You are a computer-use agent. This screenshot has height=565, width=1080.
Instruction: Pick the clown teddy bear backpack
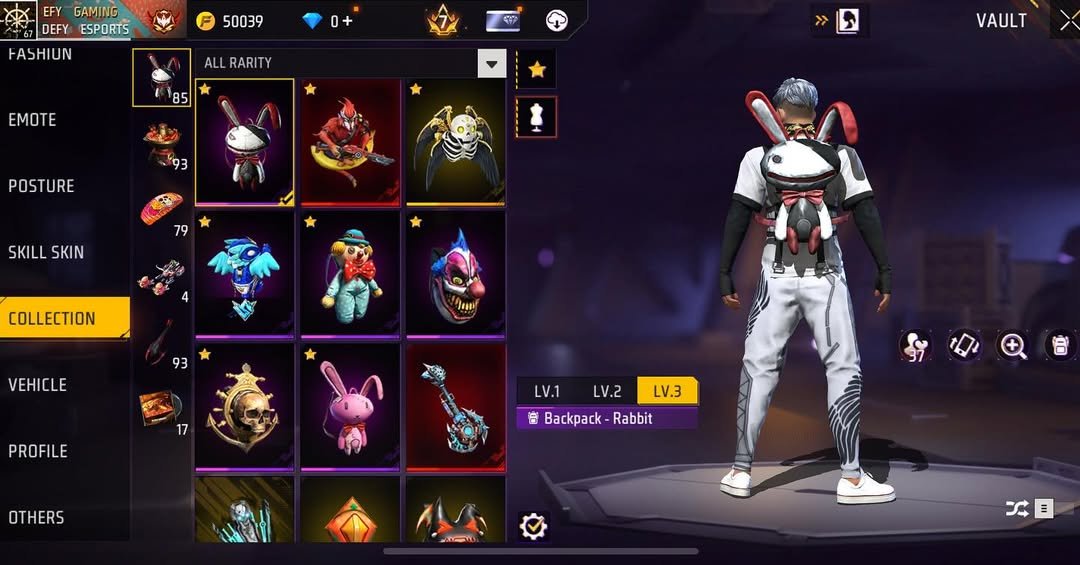click(x=350, y=273)
